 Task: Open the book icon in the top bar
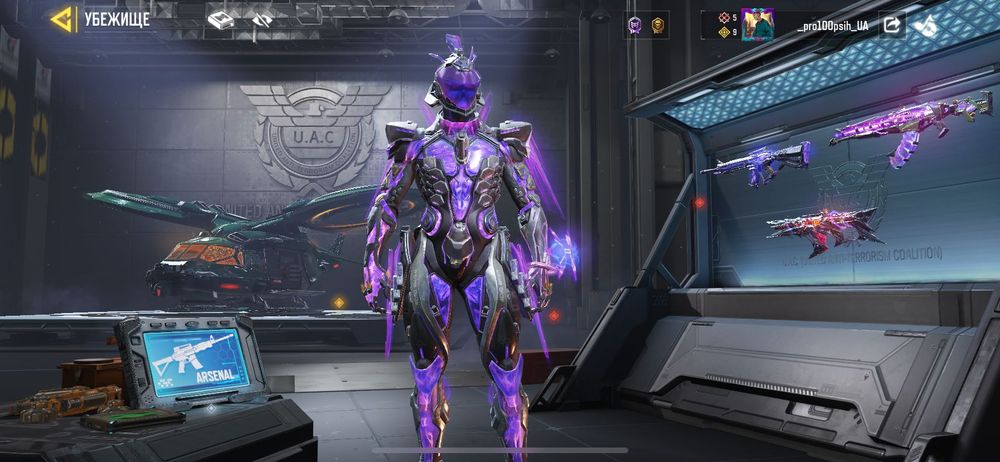tap(220, 19)
